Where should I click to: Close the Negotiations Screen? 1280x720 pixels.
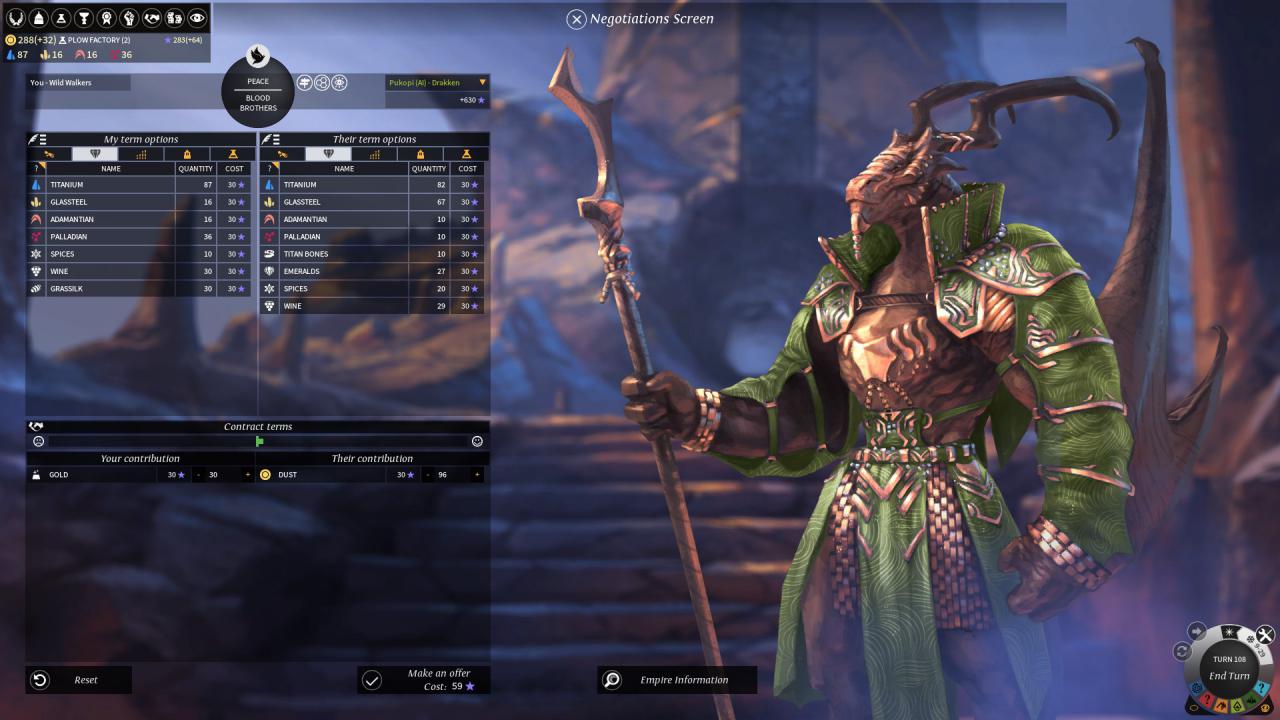[x=576, y=19]
